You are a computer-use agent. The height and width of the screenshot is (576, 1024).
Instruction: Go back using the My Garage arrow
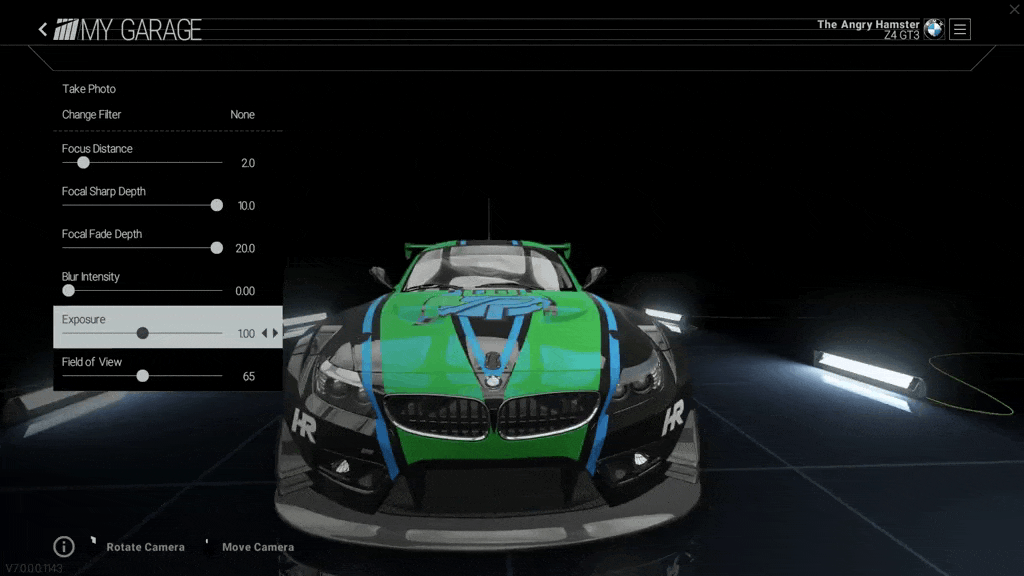(43, 30)
